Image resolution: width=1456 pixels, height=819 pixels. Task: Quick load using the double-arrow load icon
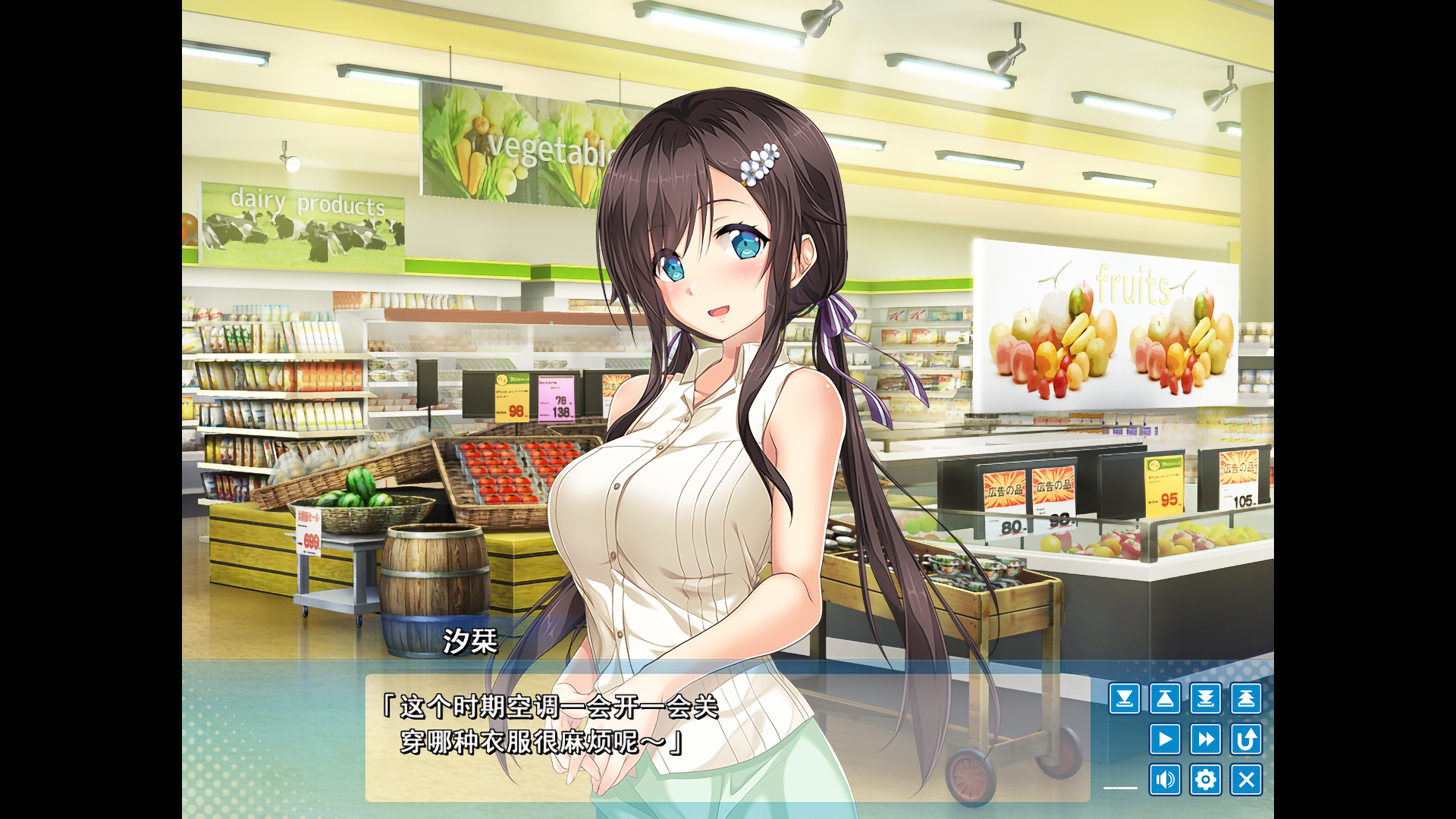point(1247,698)
